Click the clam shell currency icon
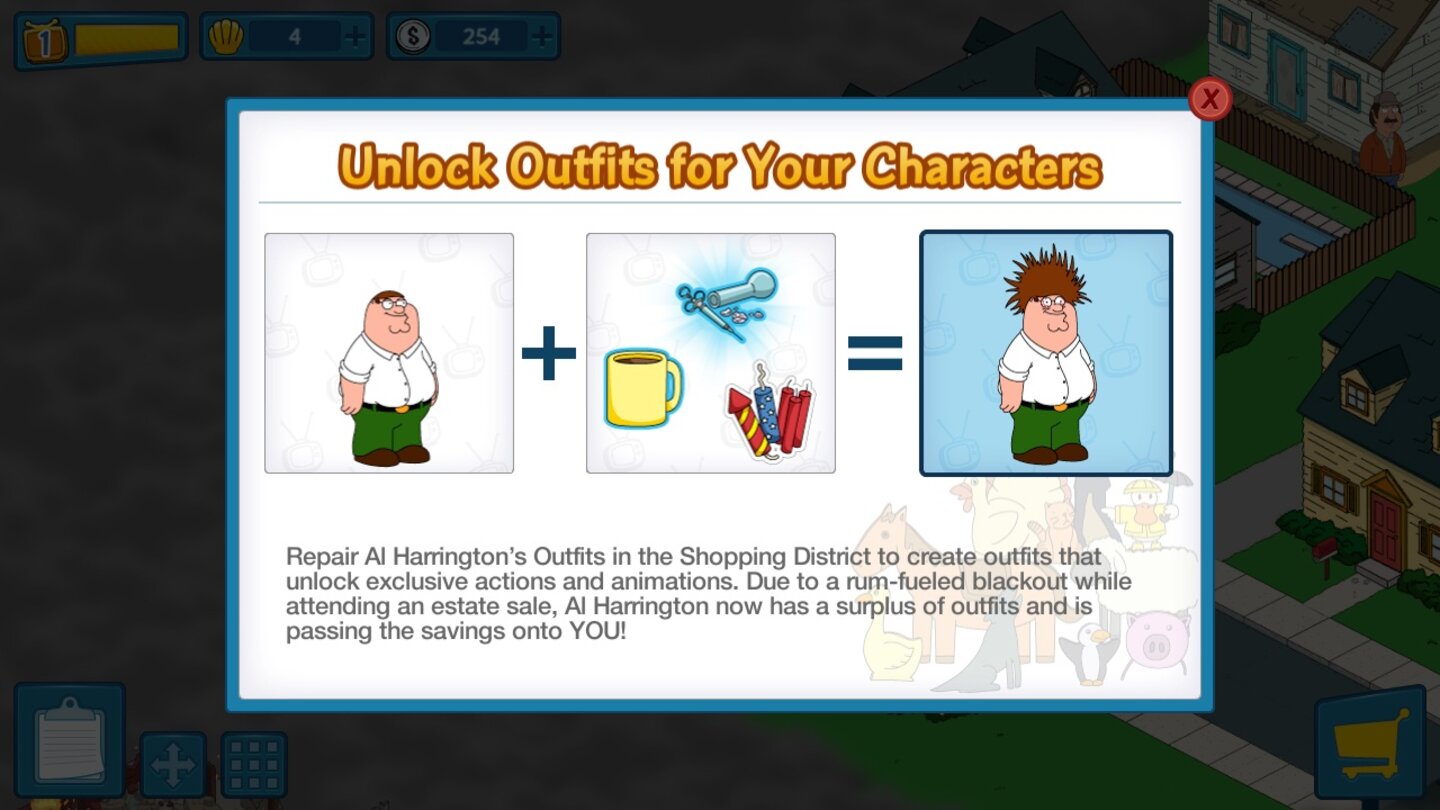1440x810 pixels. [228, 36]
